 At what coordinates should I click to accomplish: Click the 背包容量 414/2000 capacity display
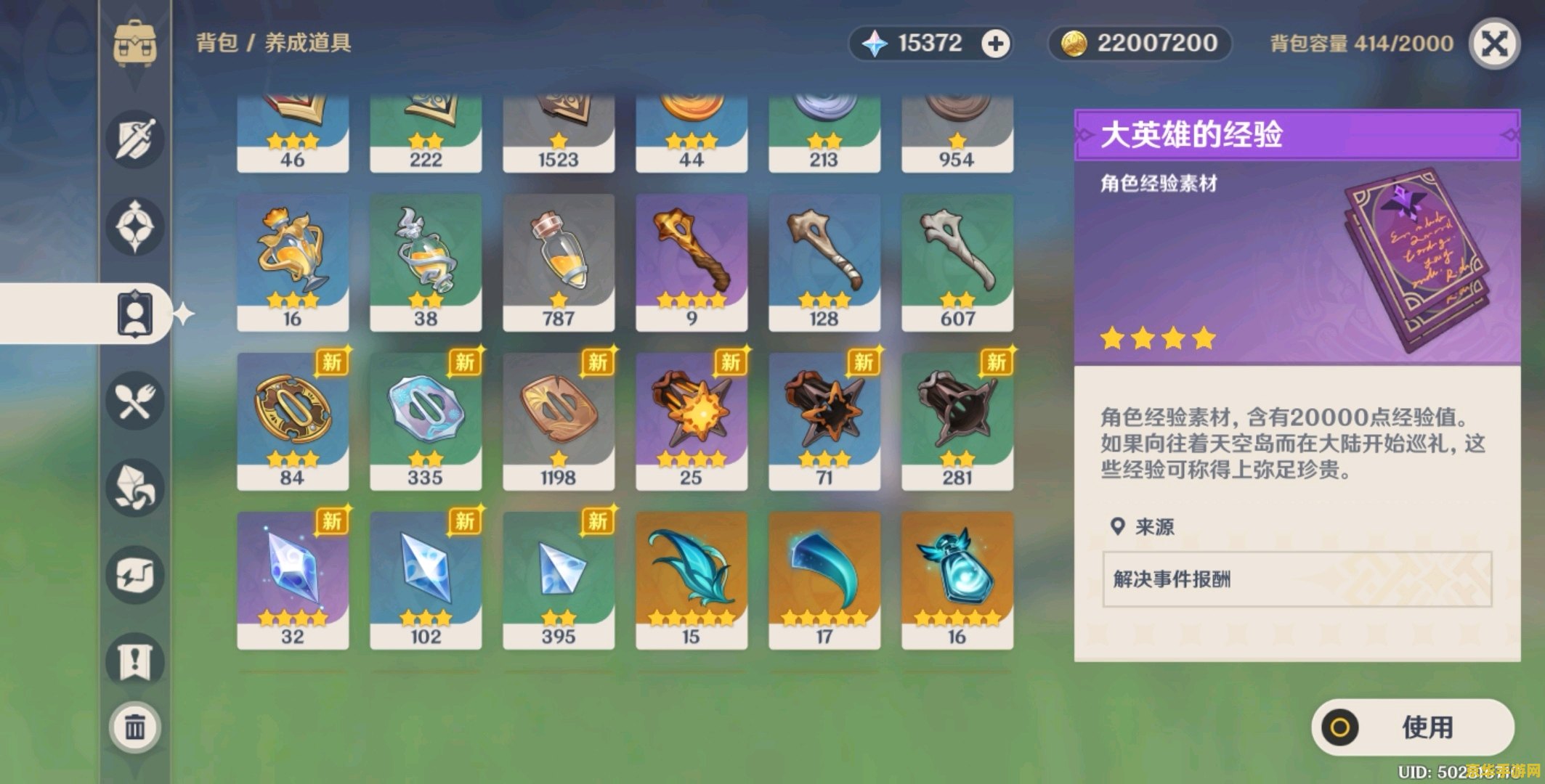1362,42
